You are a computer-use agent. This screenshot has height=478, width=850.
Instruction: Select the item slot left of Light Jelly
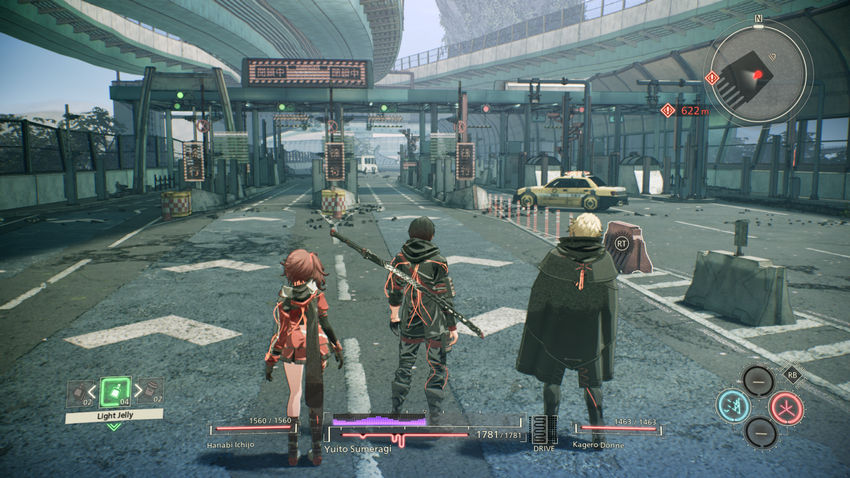(77, 392)
